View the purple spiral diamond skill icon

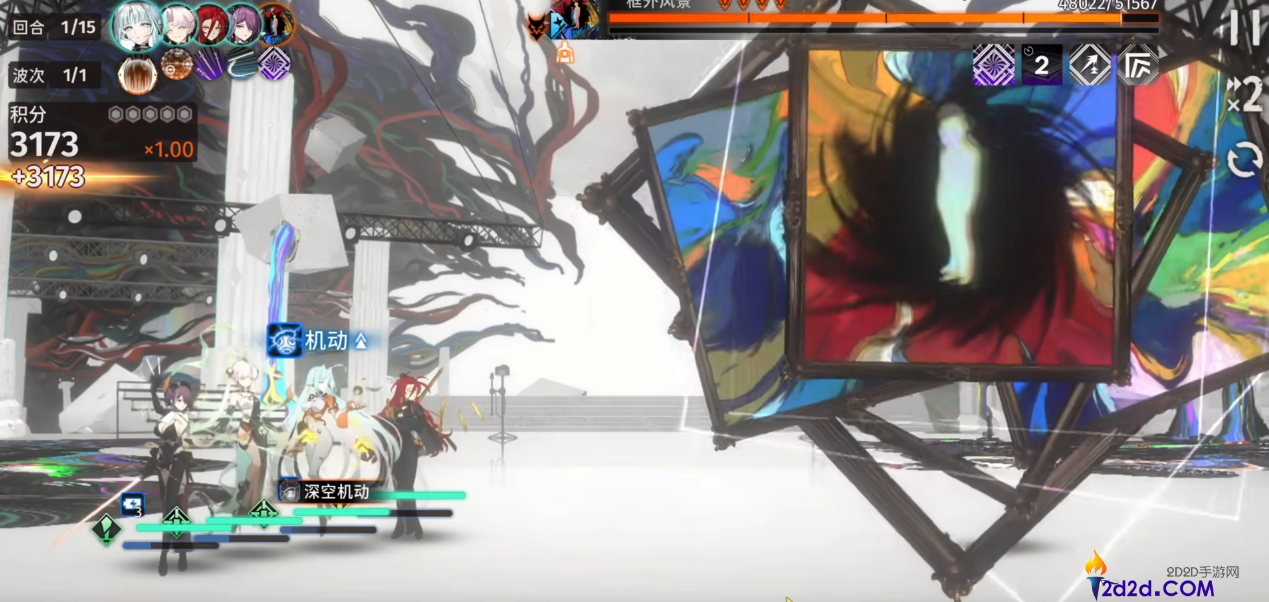[275, 65]
